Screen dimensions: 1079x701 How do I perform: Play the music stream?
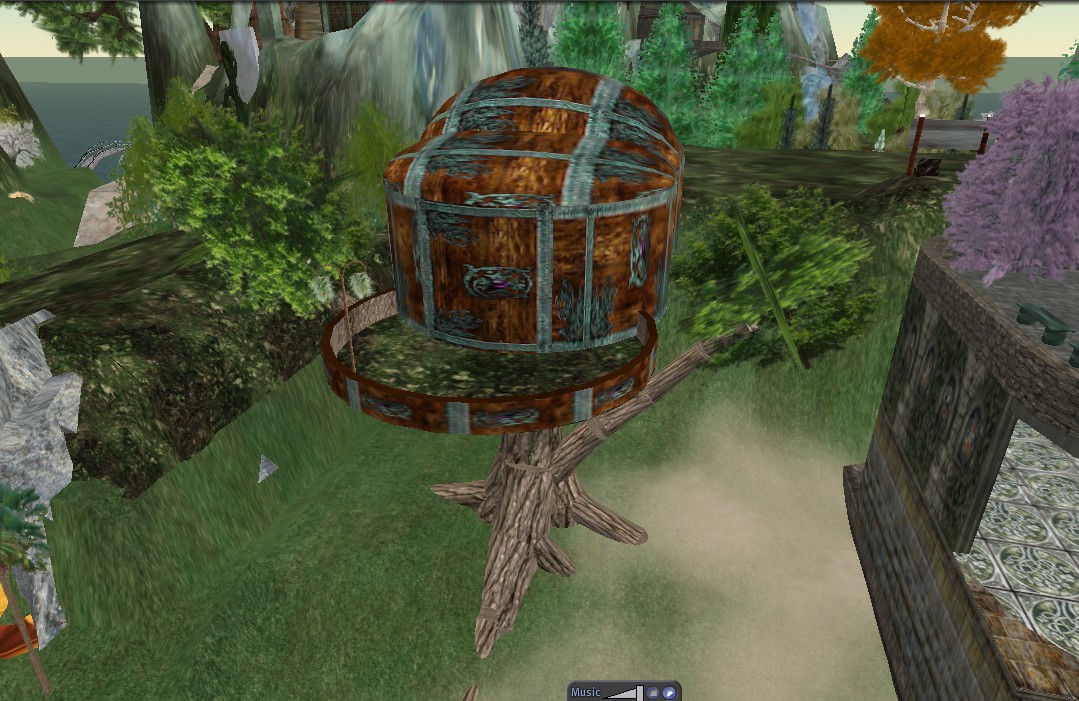(669, 692)
